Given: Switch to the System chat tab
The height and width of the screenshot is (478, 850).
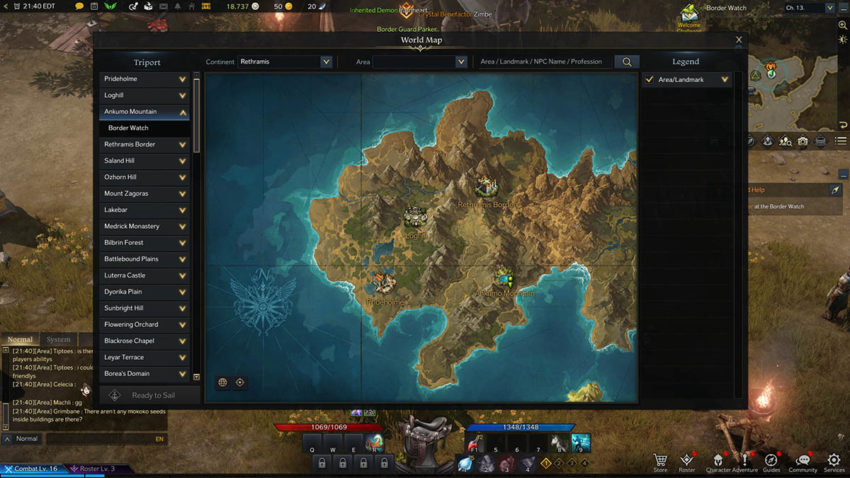Looking at the screenshot, I should 59,340.
